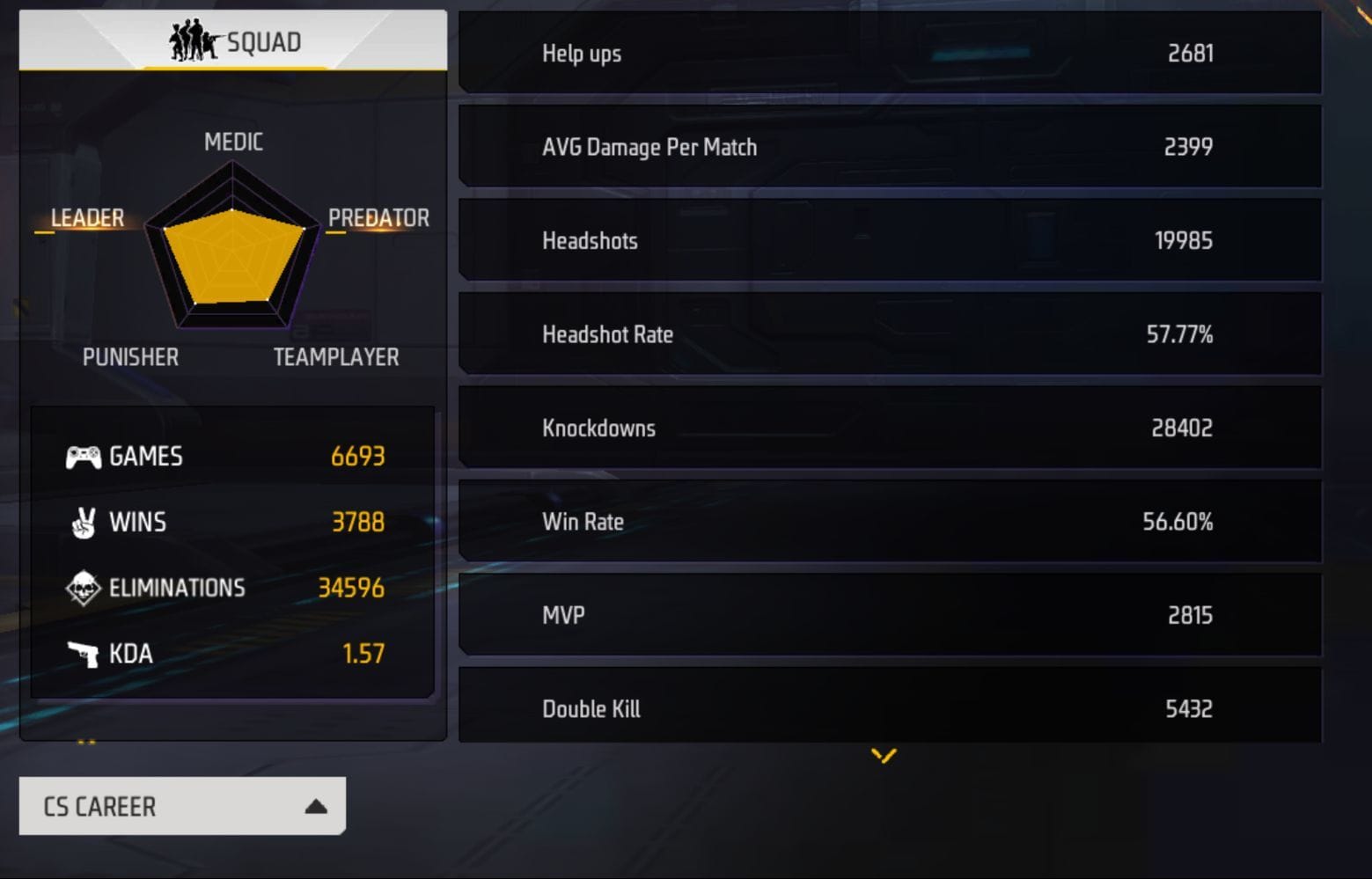The width and height of the screenshot is (1372, 879).
Task: Toggle the PUNISHER attribute label
Action: point(130,356)
